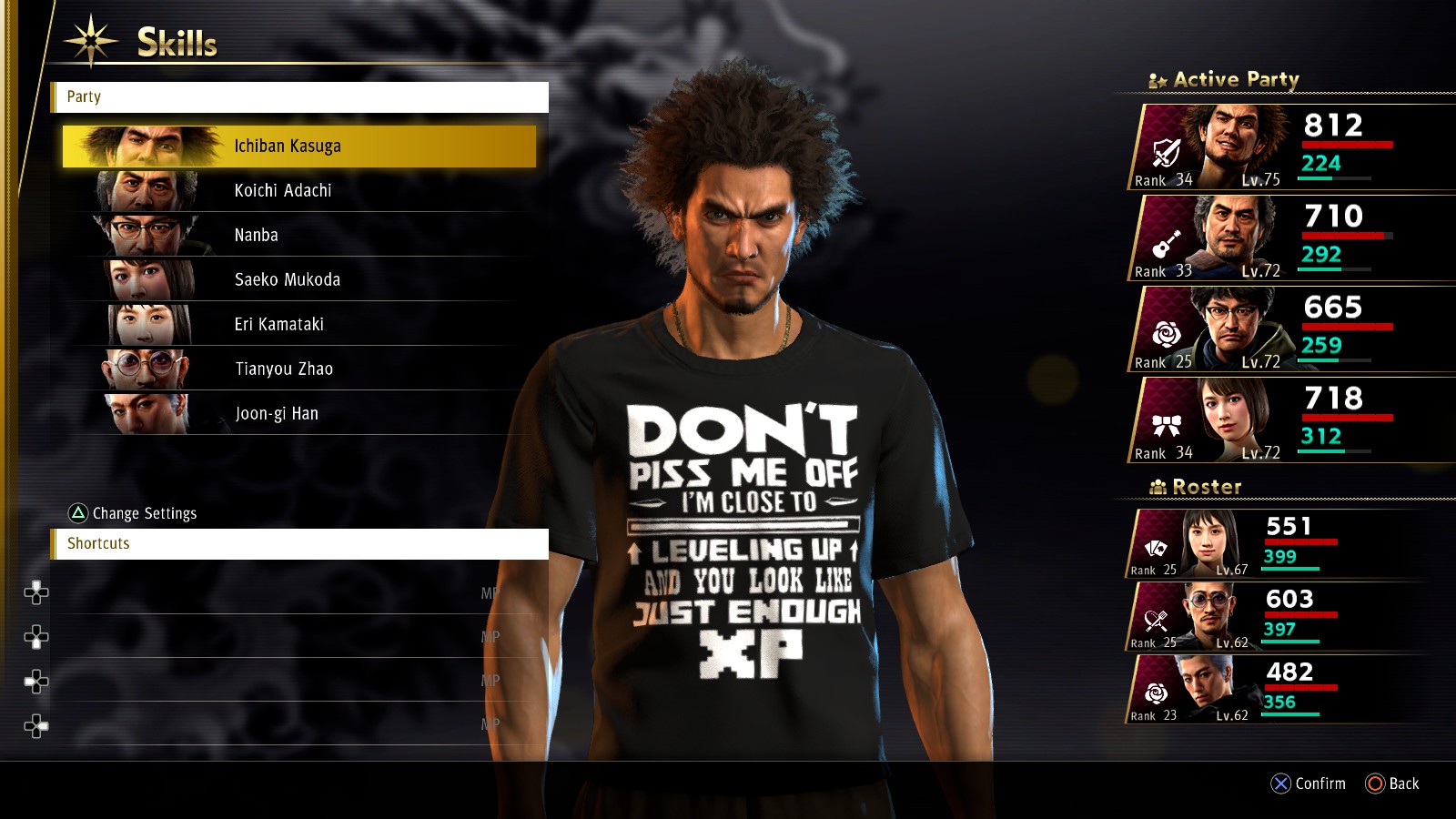Open Change Settings for shortcuts
The width and height of the screenshot is (1456, 819).
133,513
